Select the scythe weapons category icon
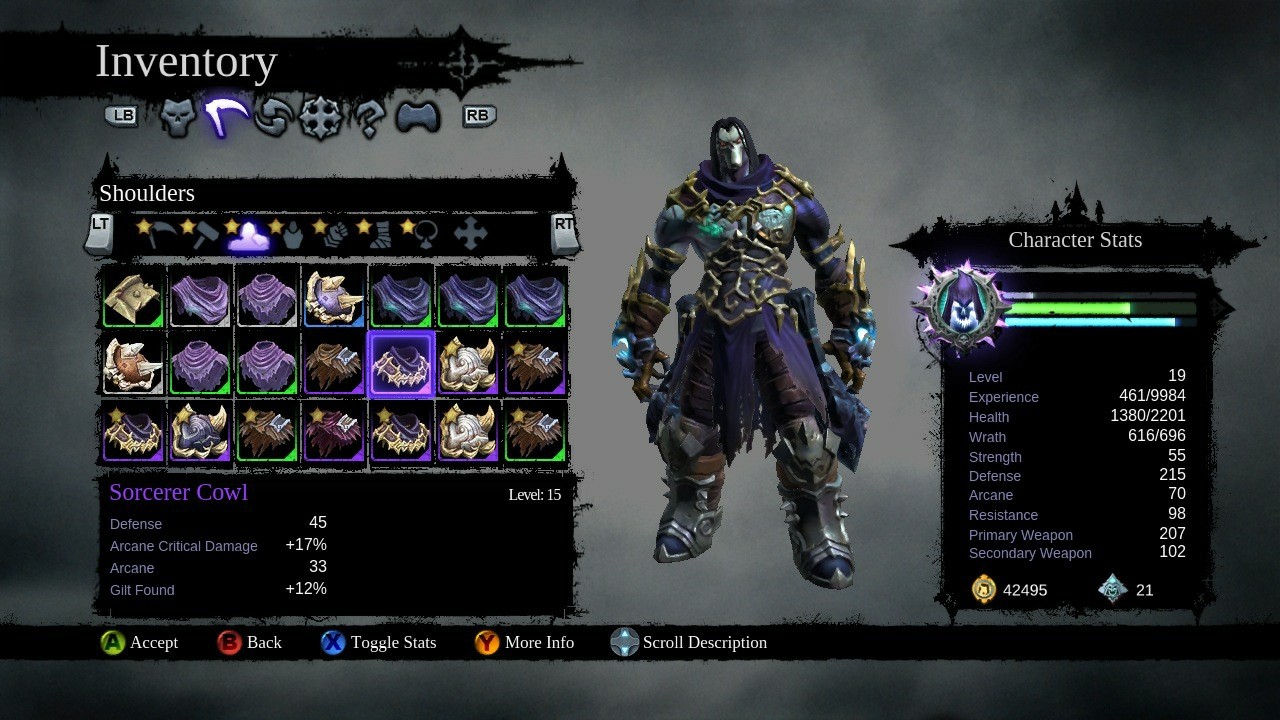1280x720 pixels. pos(222,115)
